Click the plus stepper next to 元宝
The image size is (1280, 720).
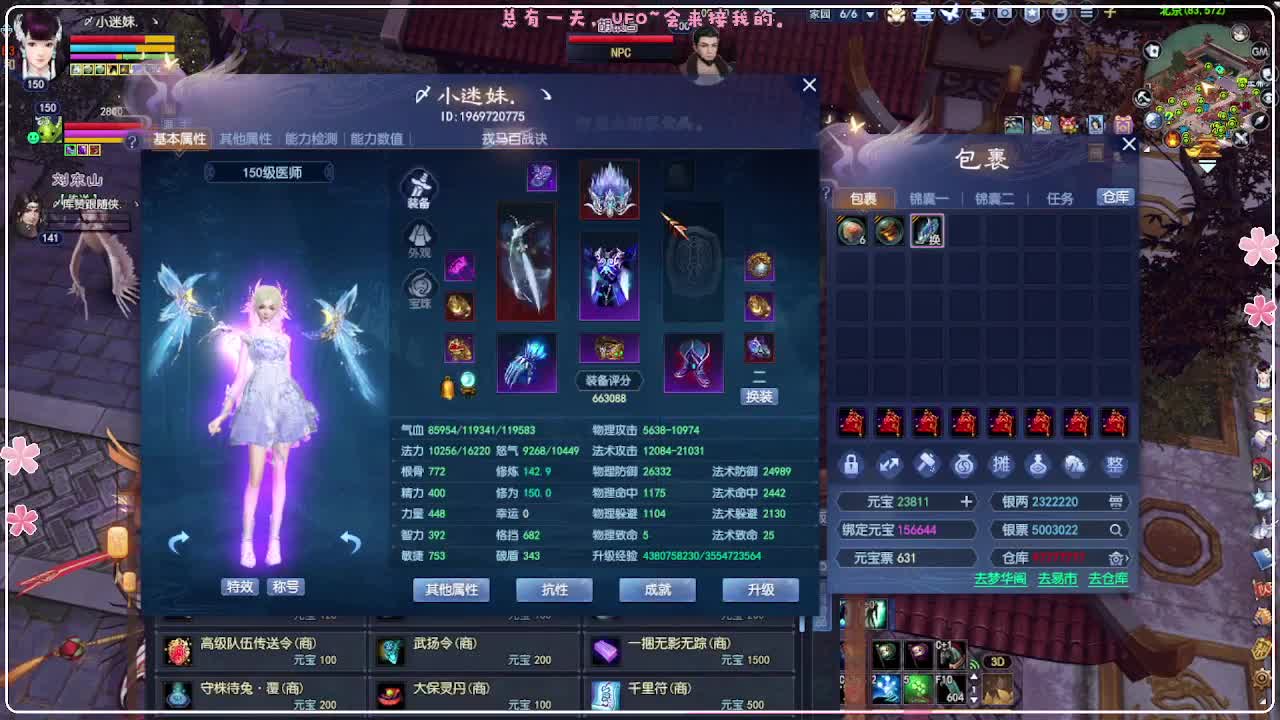[967, 501]
